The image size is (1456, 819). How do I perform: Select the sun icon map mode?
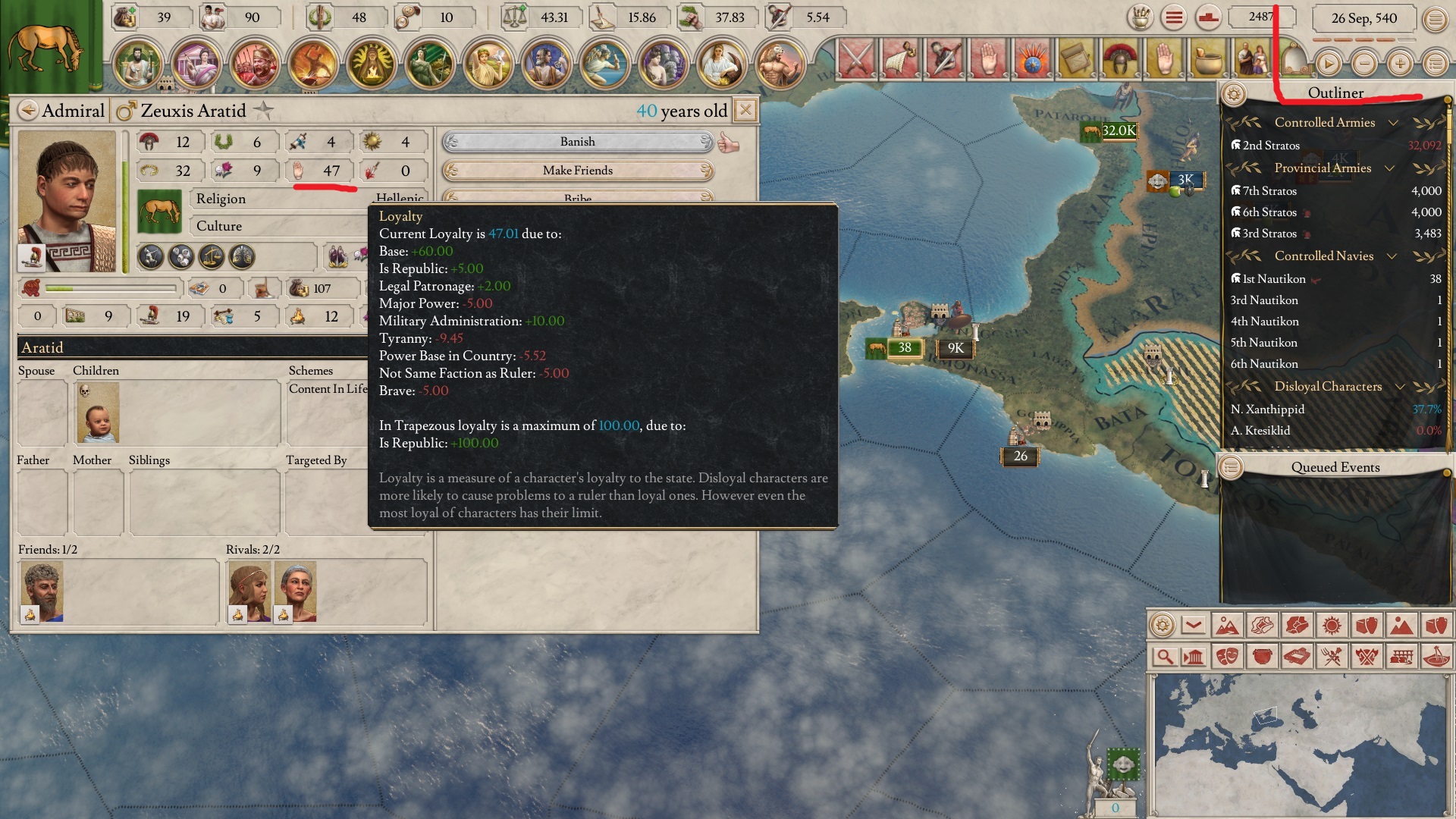point(1331,626)
